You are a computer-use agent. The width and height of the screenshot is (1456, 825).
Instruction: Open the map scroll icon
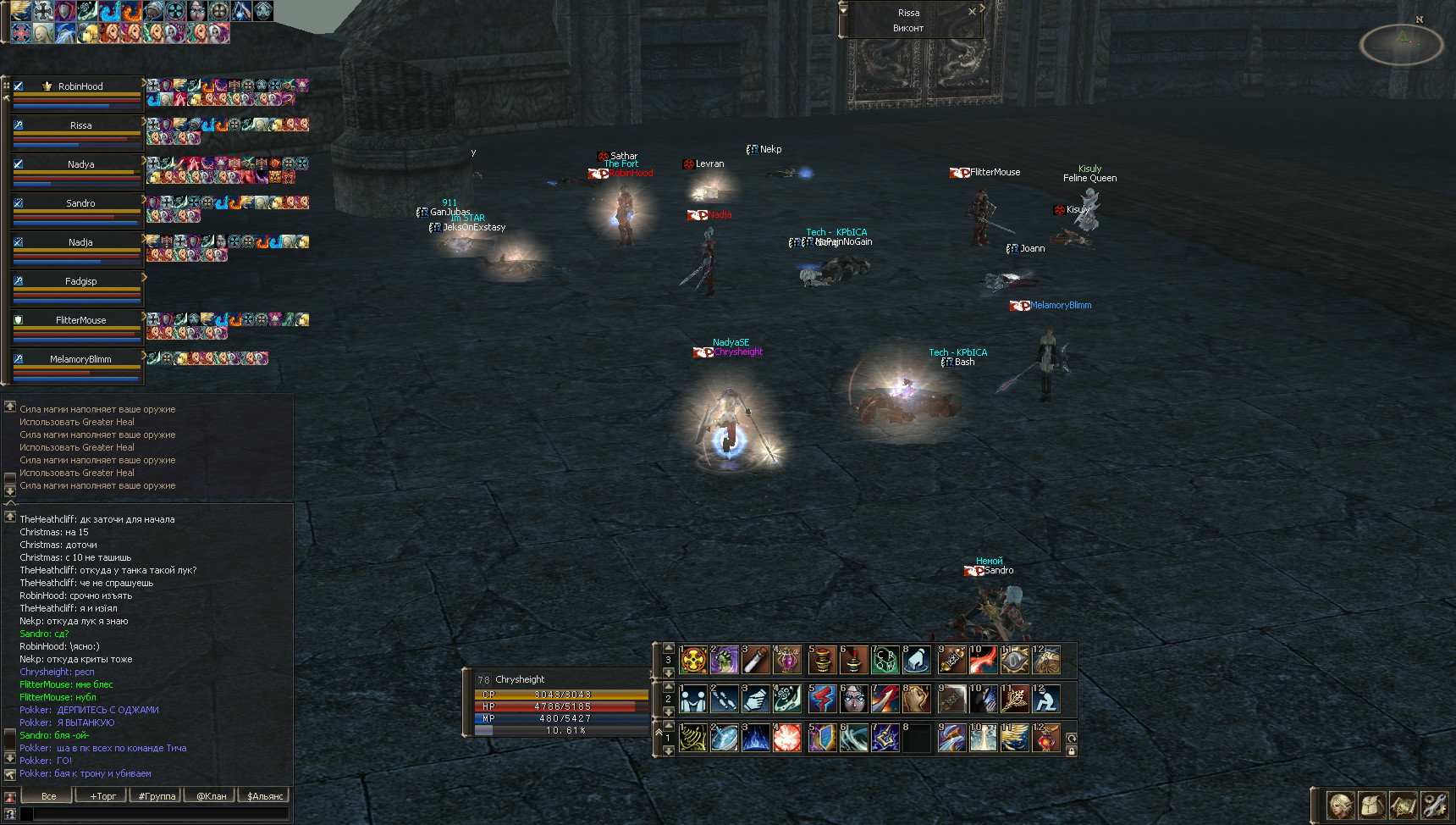coord(1403,806)
